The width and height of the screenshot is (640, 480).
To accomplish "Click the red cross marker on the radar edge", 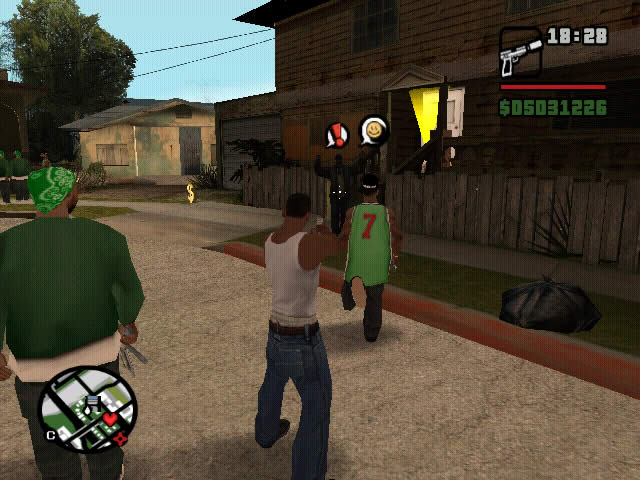I will 121,438.
